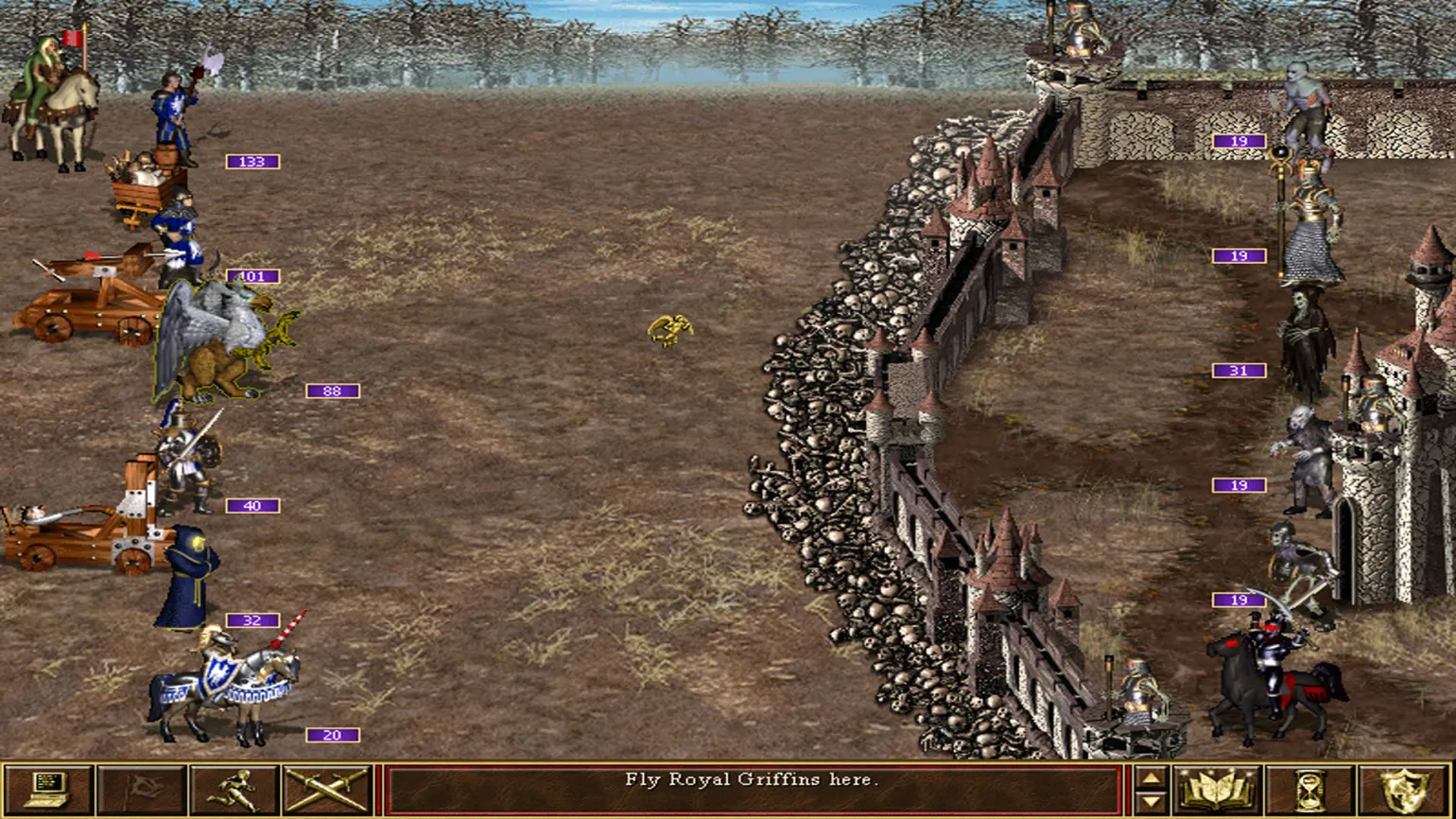Retreat using the running man button
The height and width of the screenshot is (819, 1456).
coord(234,790)
